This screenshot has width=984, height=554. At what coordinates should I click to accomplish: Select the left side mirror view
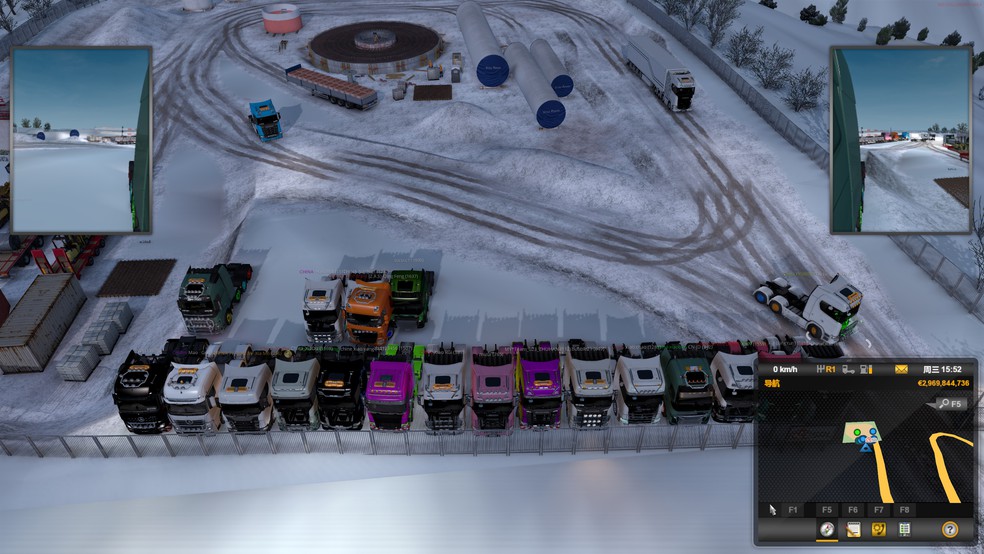80,139
